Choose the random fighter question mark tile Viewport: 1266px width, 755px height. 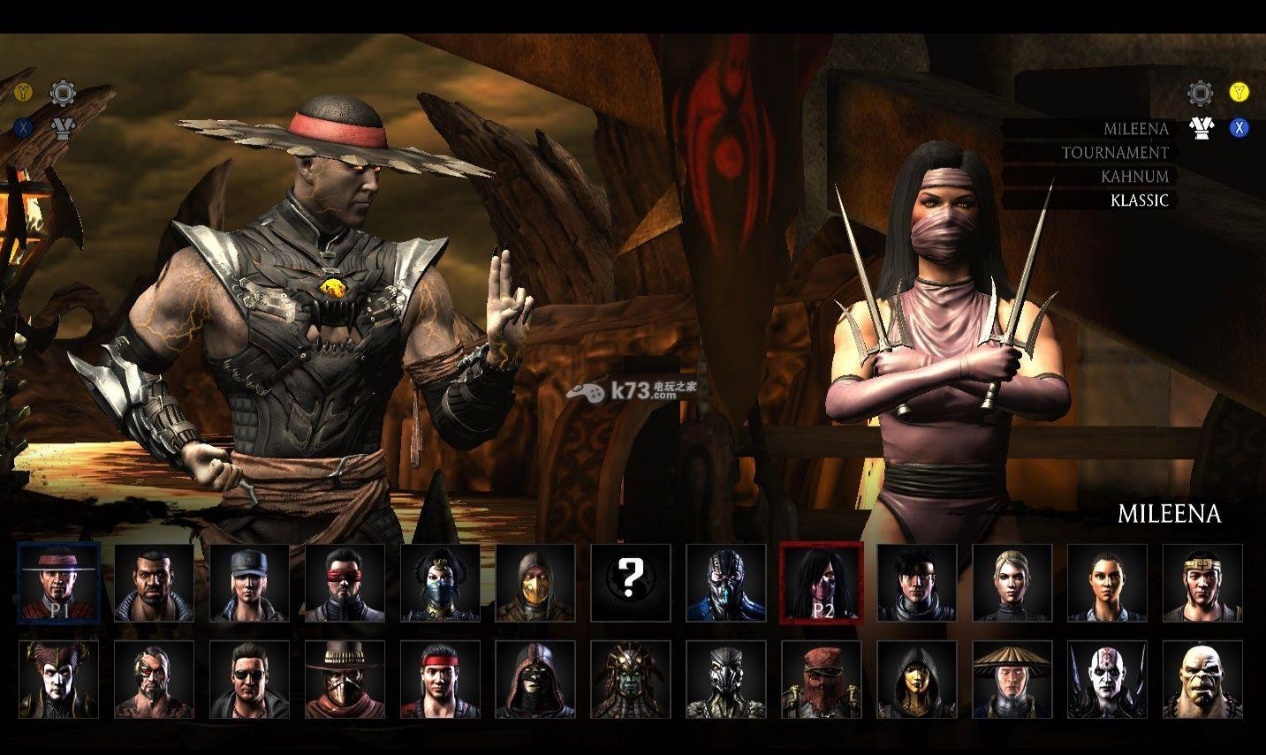(x=630, y=583)
